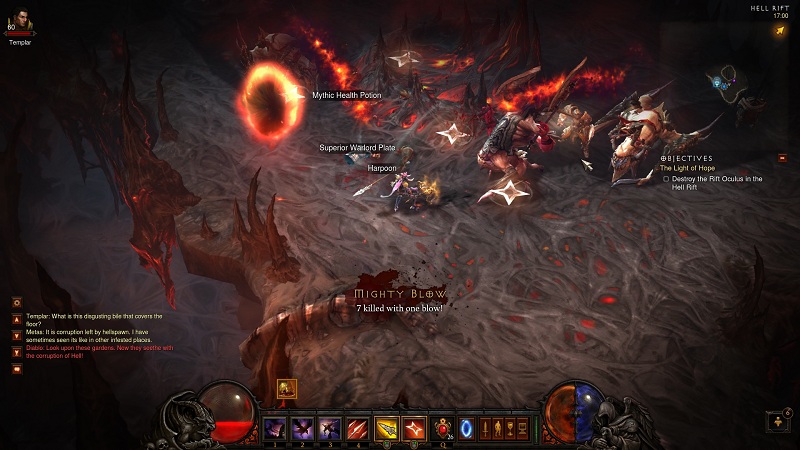Viewport: 800px width, 450px height.
Task: Jump chat log to the bottom
Action: point(17,352)
